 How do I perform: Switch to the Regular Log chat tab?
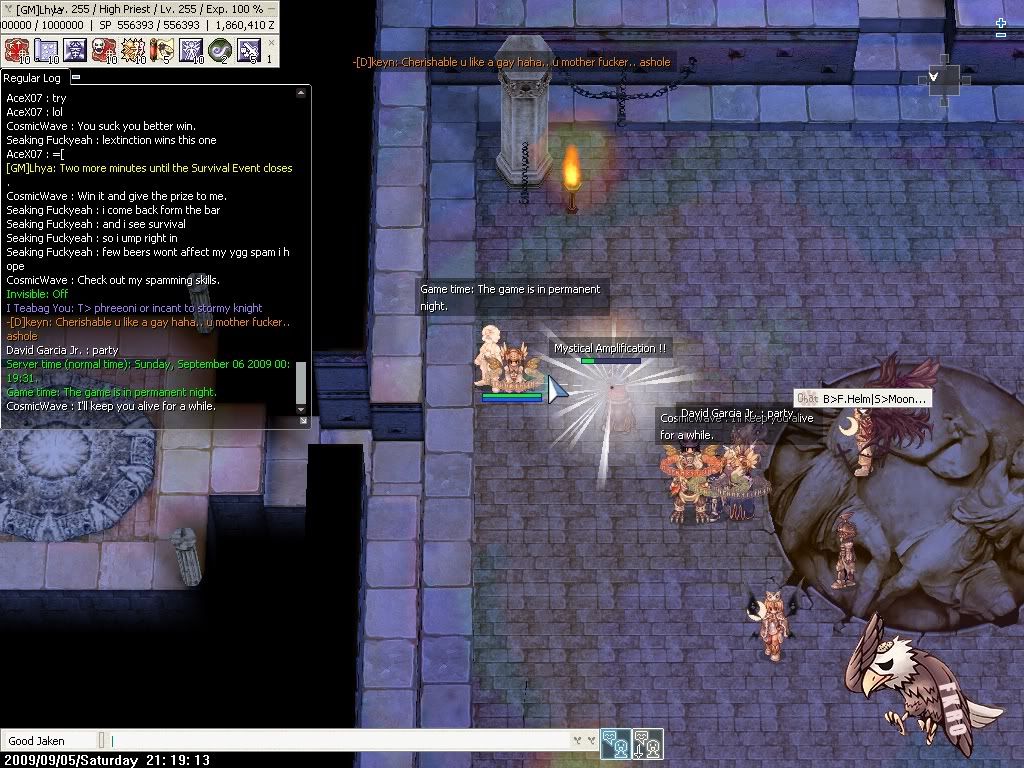(32, 77)
